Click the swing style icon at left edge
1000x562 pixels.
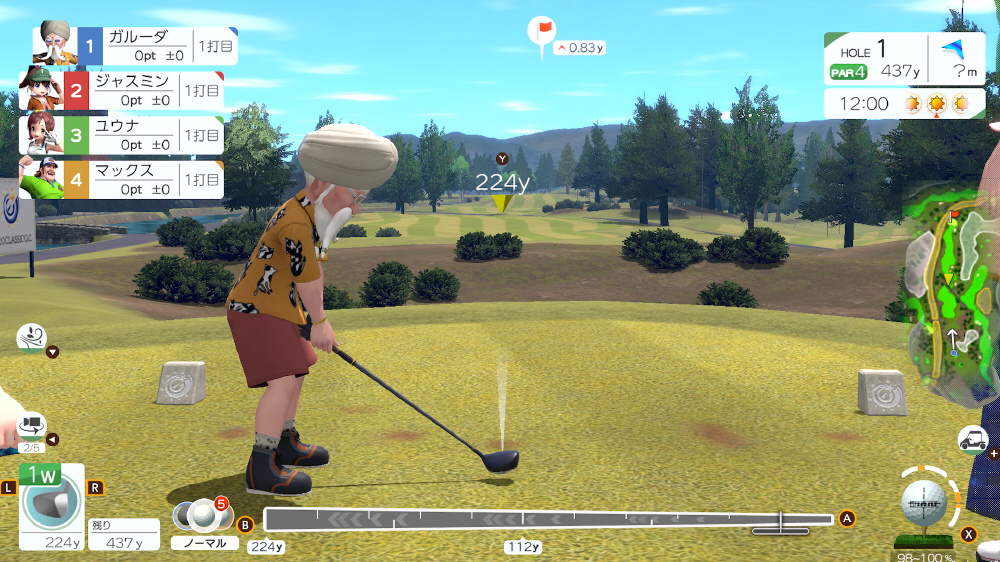[x=31, y=338]
